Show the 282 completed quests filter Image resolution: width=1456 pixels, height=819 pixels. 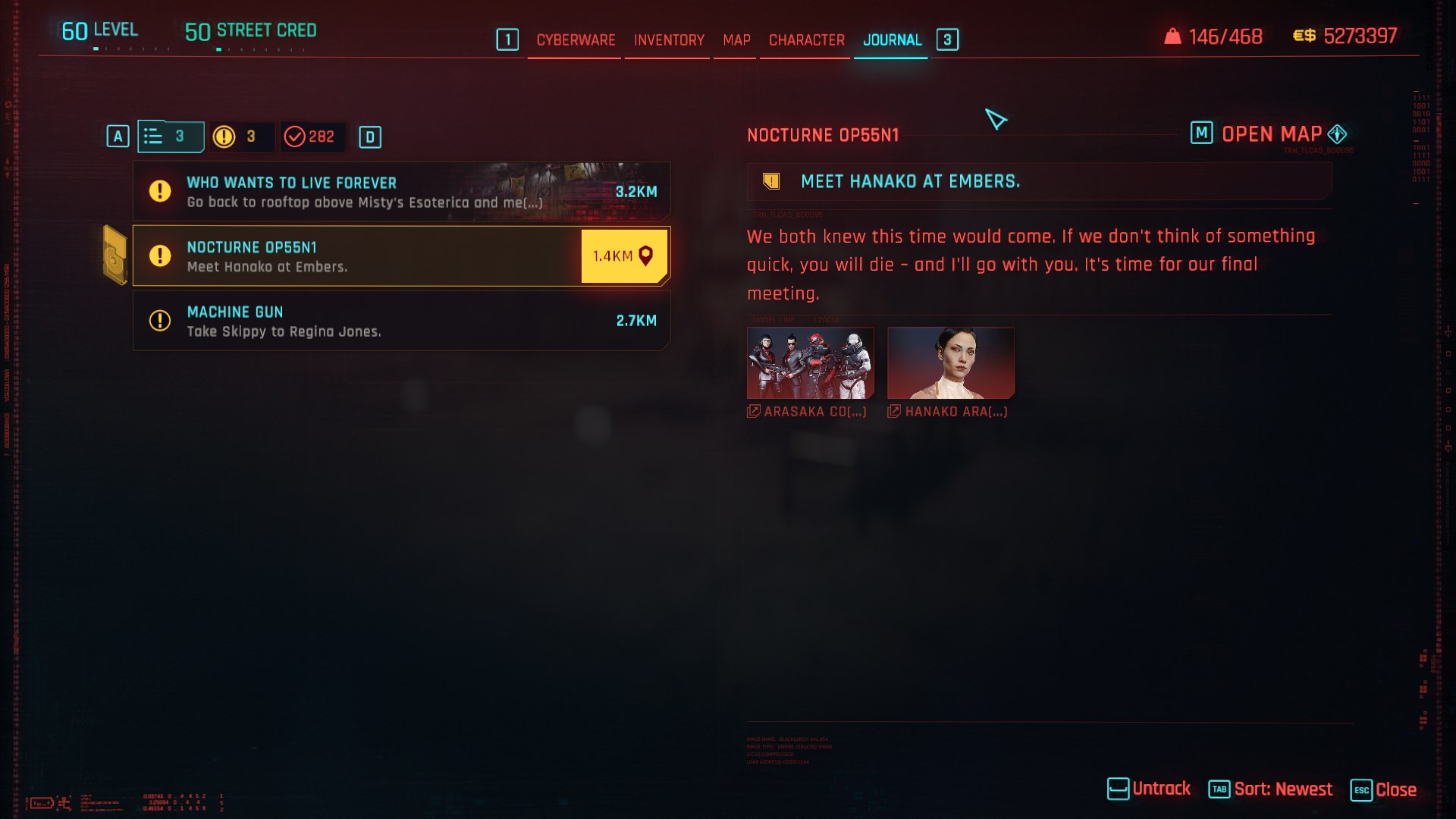tap(311, 136)
